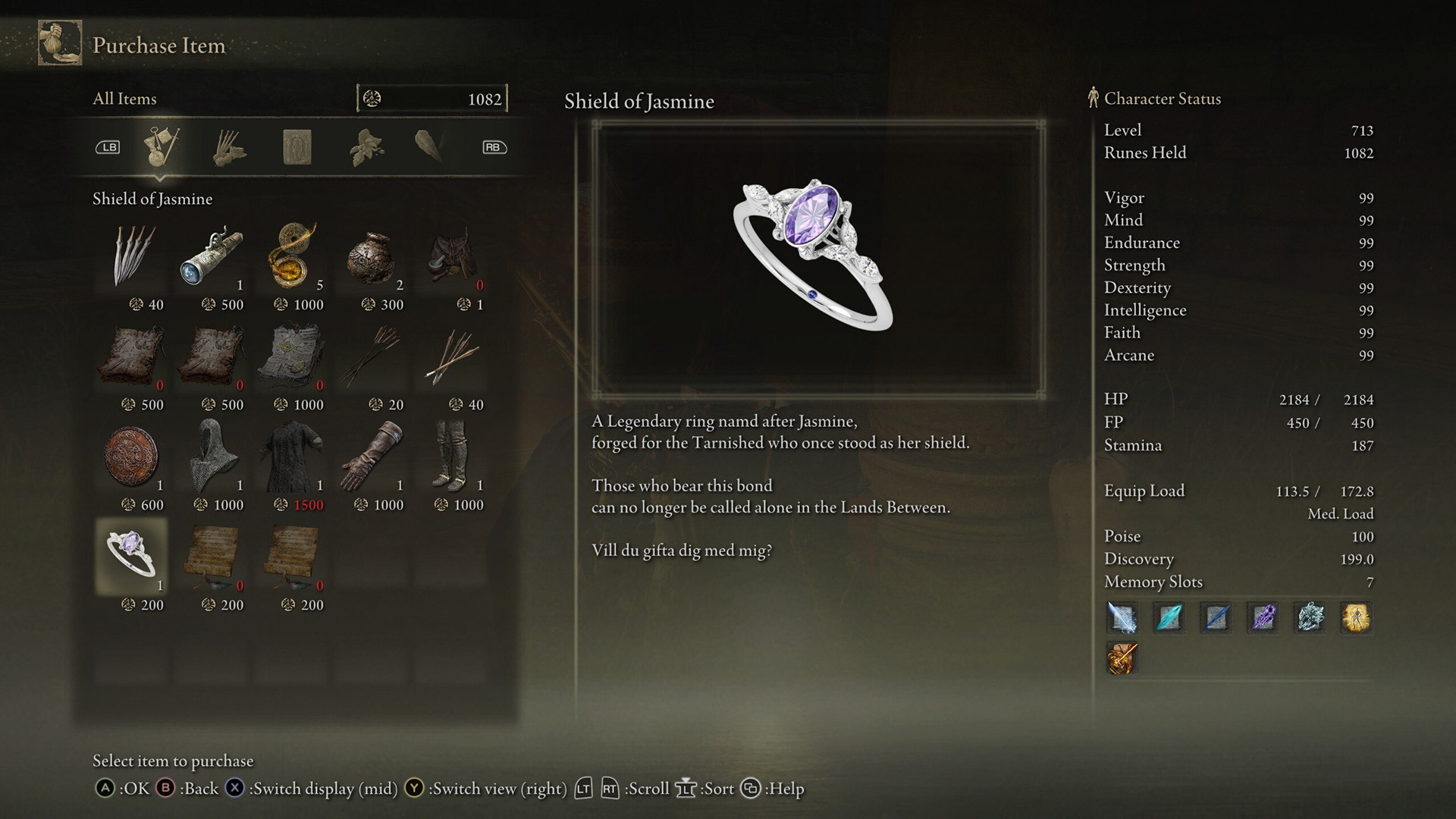Viewport: 1456px width, 819px height.
Task: Open the stone tablet category tab
Action: pyautogui.click(x=297, y=146)
